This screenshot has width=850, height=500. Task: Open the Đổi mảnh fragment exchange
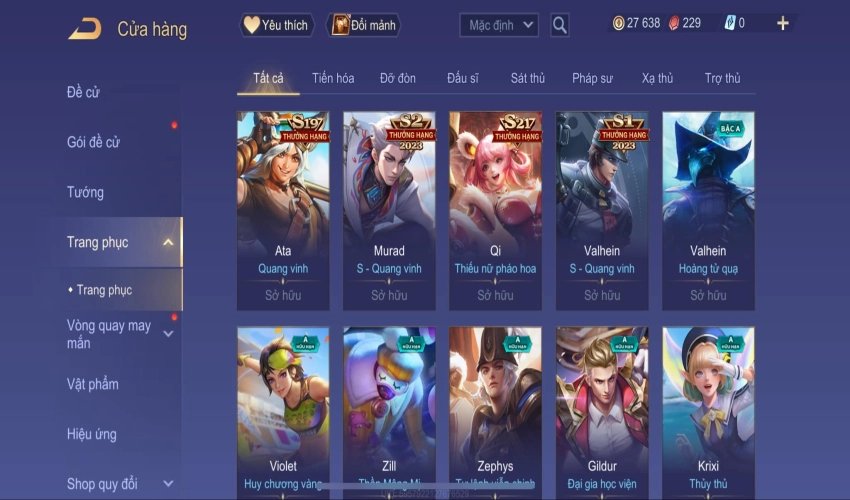pos(363,25)
